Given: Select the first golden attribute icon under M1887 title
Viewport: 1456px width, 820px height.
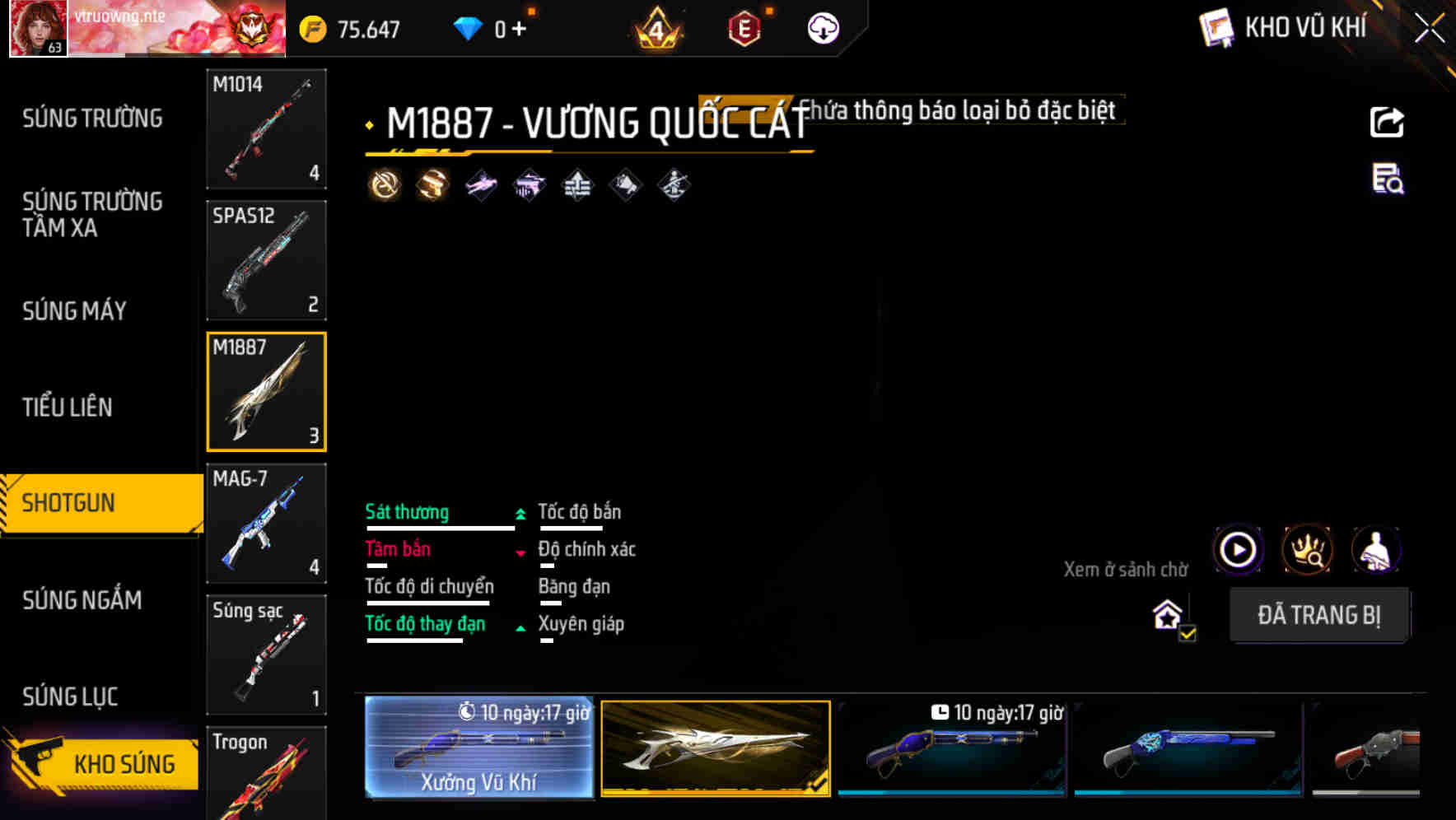Looking at the screenshot, I should (385, 184).
